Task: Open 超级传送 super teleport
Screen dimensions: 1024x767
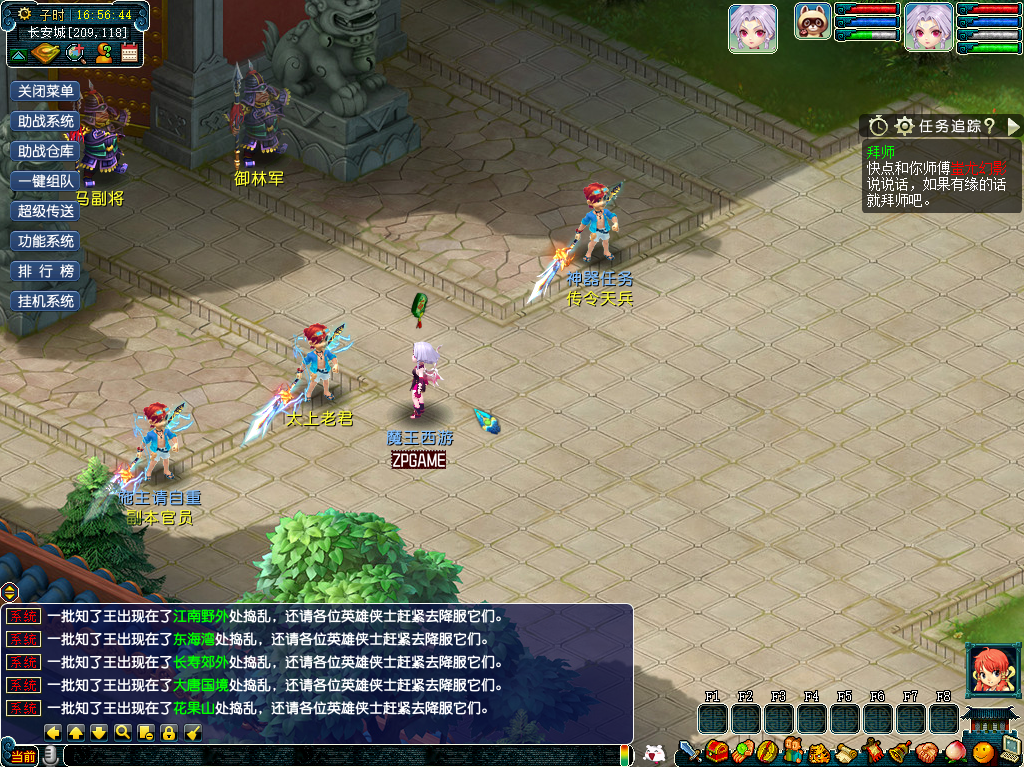Action: (x=46, y=211)
